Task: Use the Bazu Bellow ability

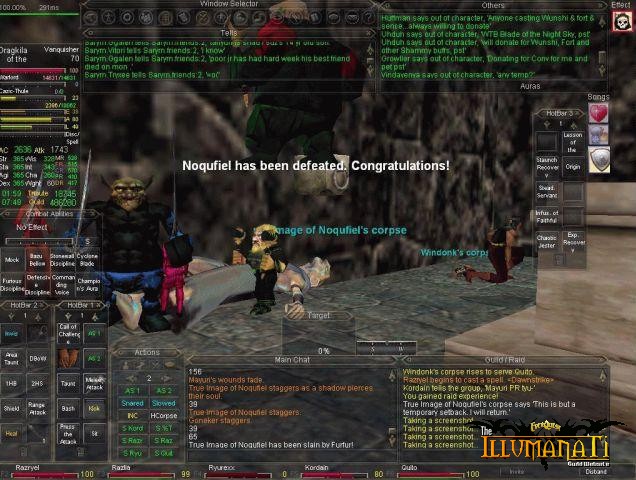Action: 37,259
